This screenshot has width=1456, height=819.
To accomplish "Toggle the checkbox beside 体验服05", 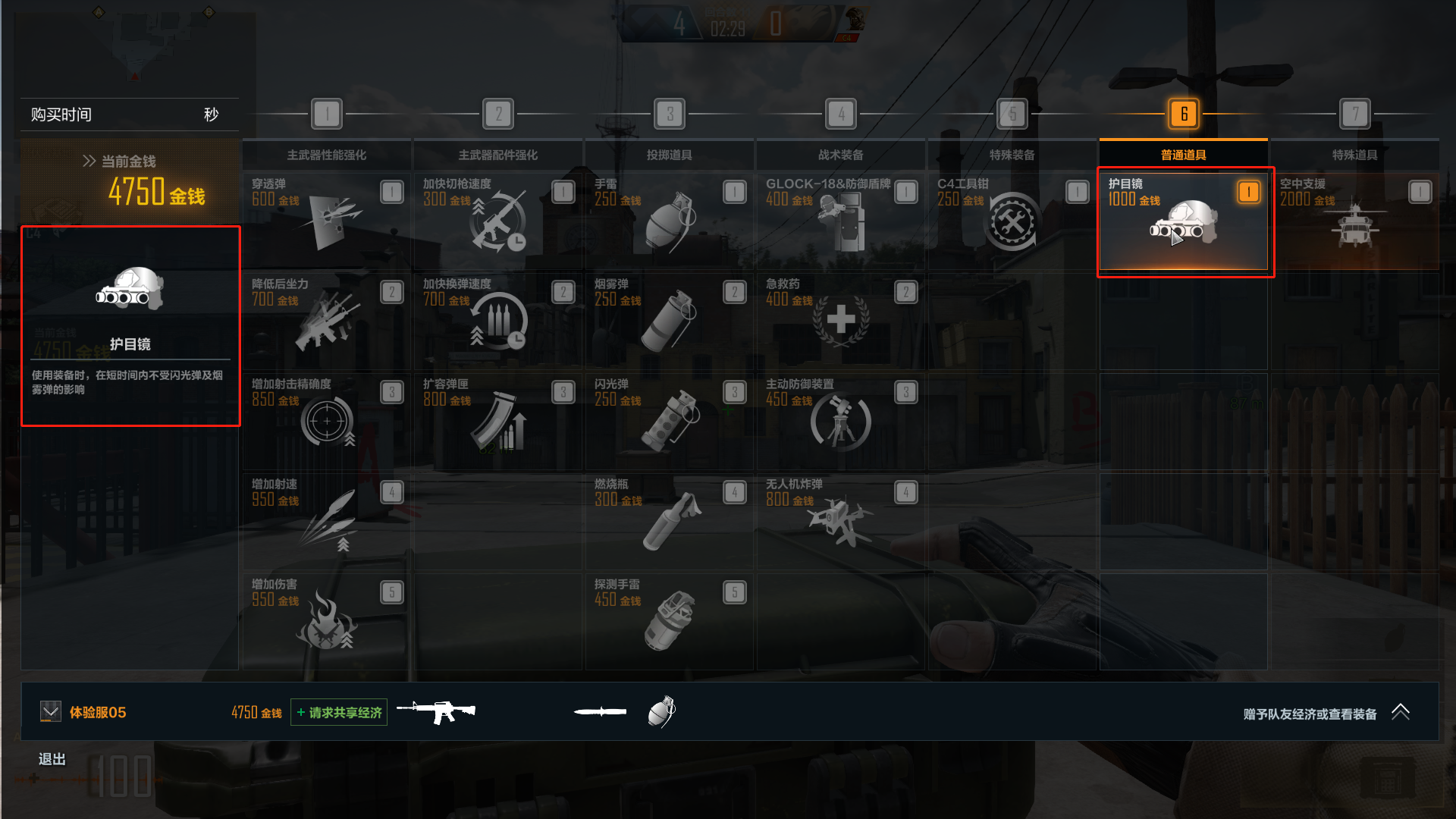I will coord(51,711).
